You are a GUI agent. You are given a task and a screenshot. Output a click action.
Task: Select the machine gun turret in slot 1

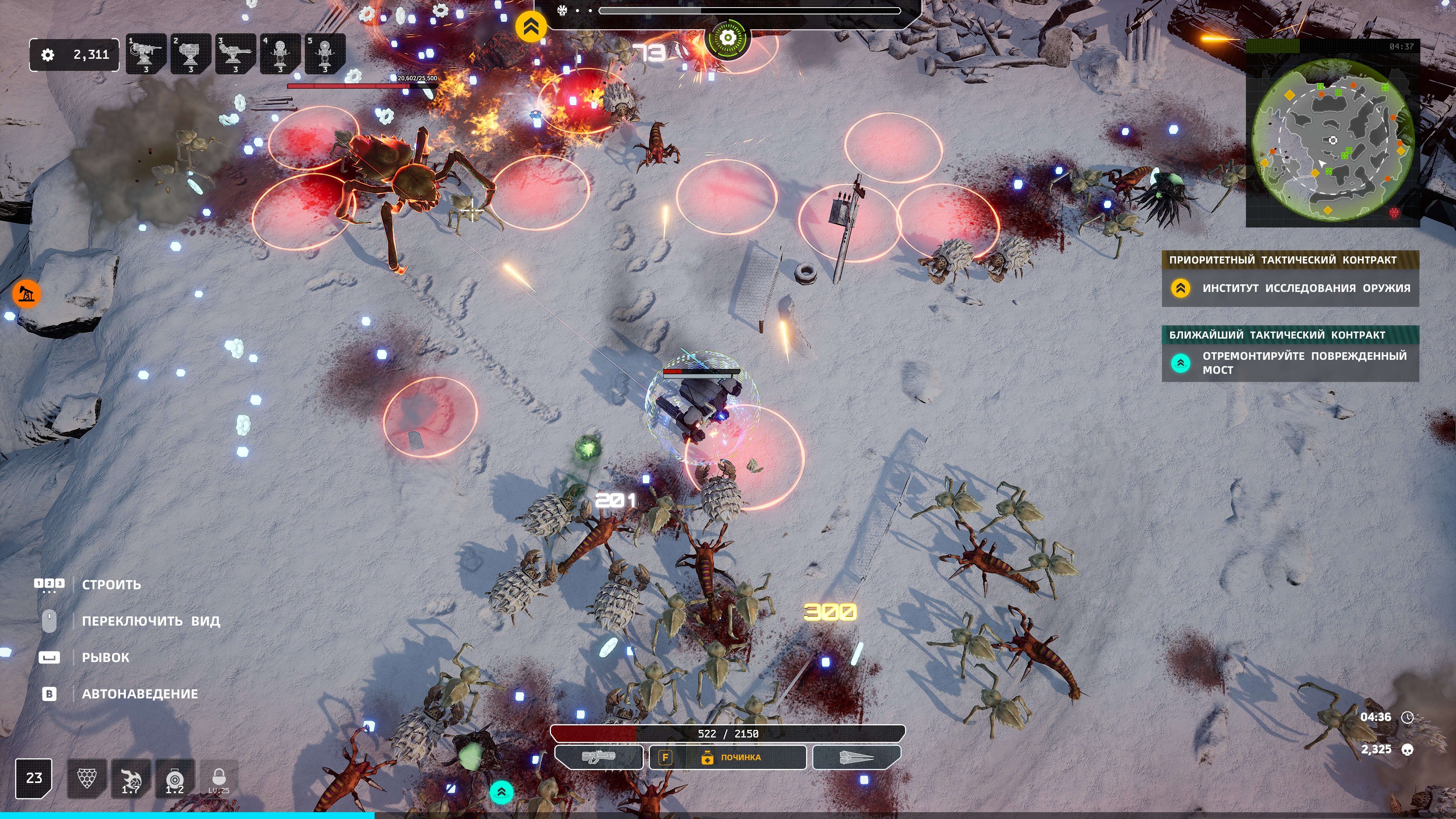coord(146,54)
